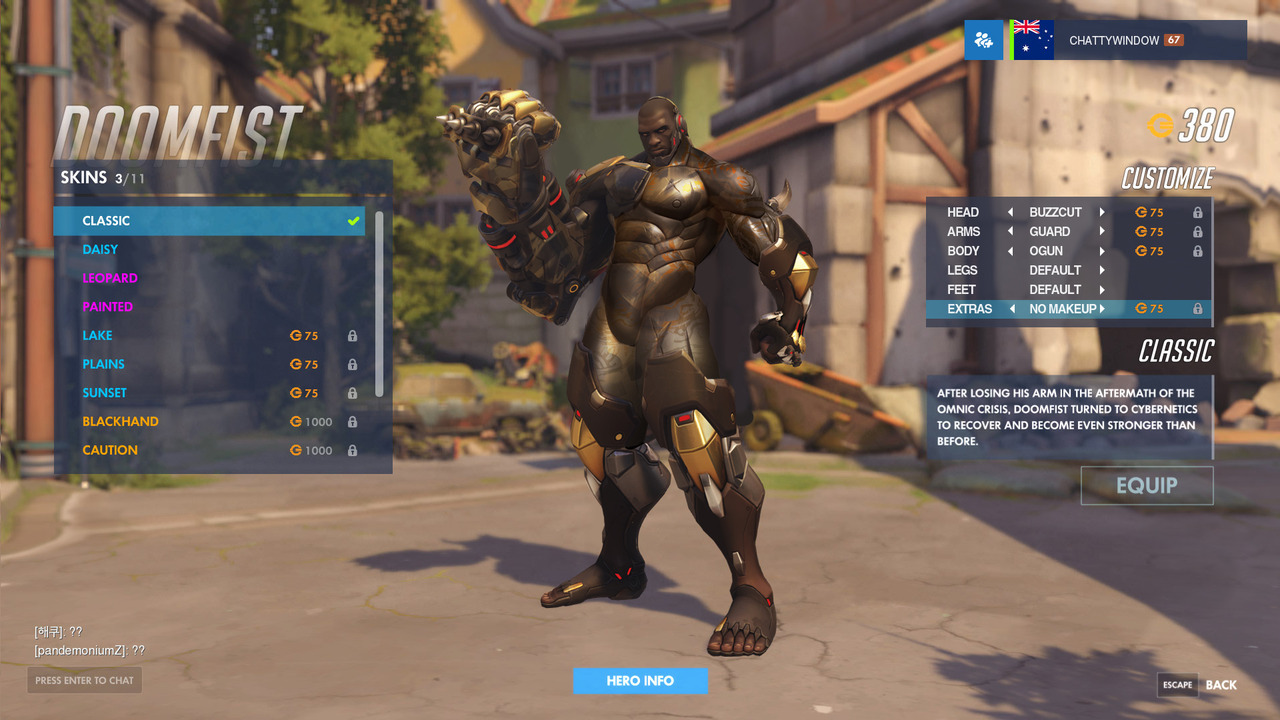This screenshot has width=1280, height=720.
Task: Advance Body option right past Ogun
Action: click(1102, 251)
